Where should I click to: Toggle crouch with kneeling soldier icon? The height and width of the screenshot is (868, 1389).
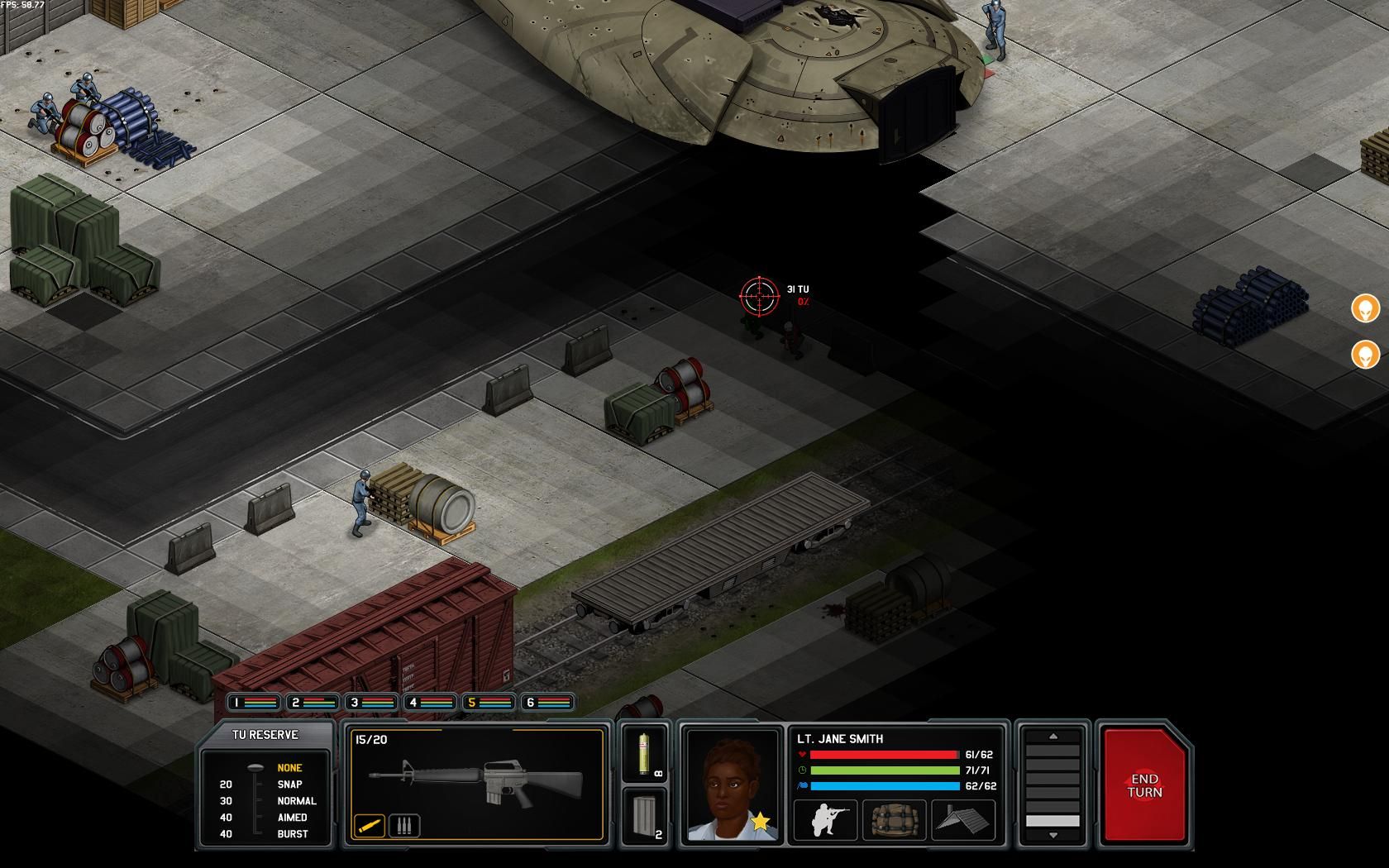point(824,820)
